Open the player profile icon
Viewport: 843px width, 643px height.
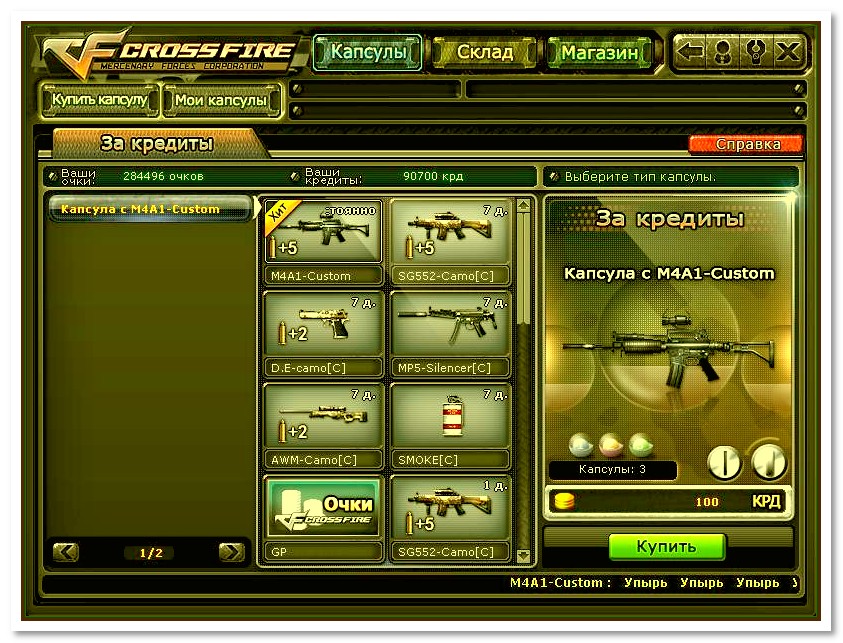[722, 52]
